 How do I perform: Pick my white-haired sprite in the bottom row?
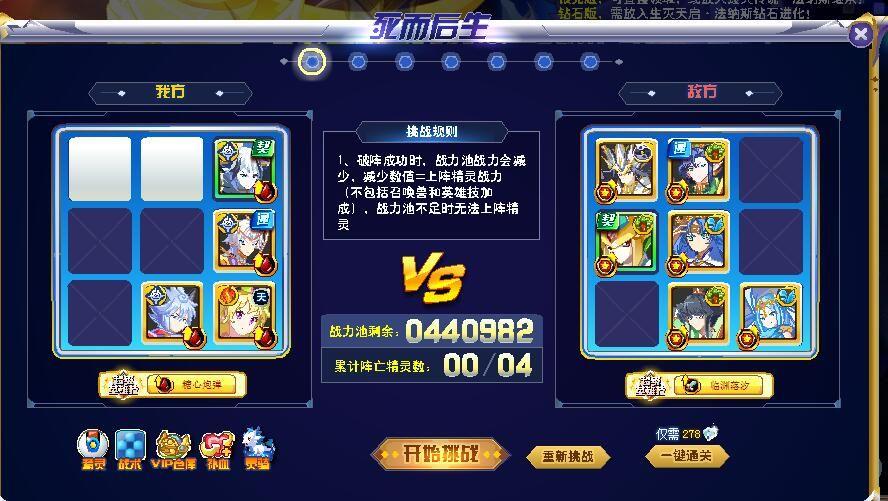[x=172, y=312]
